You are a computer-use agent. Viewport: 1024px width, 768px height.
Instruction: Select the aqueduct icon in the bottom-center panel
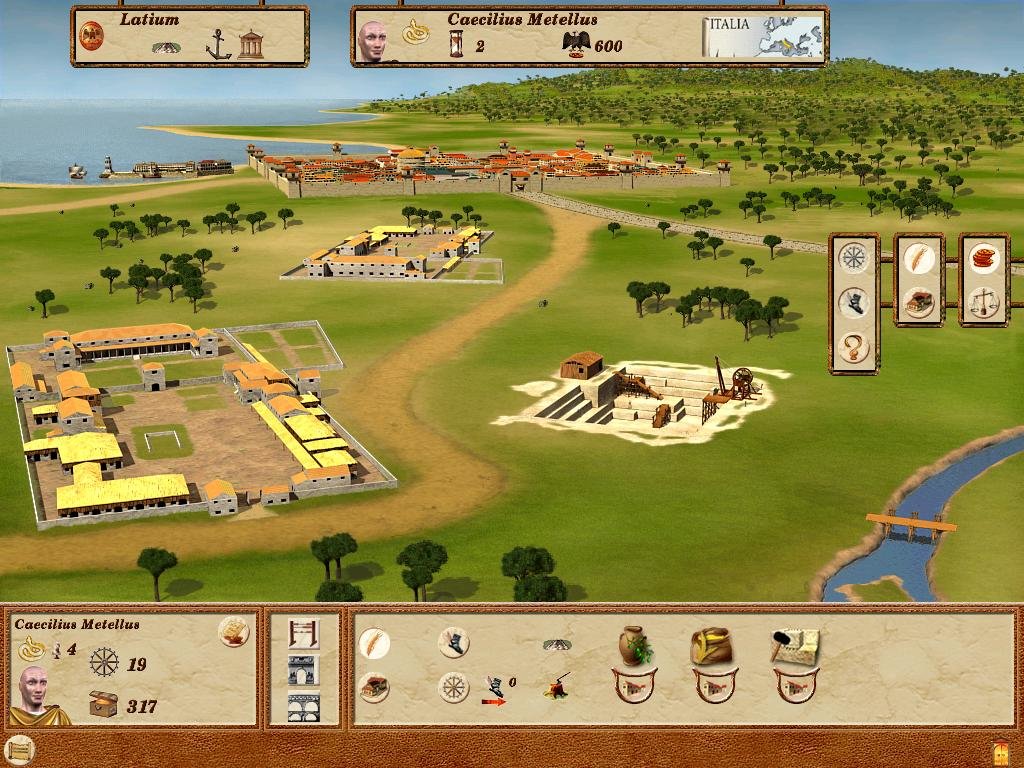tap(303, 706)
